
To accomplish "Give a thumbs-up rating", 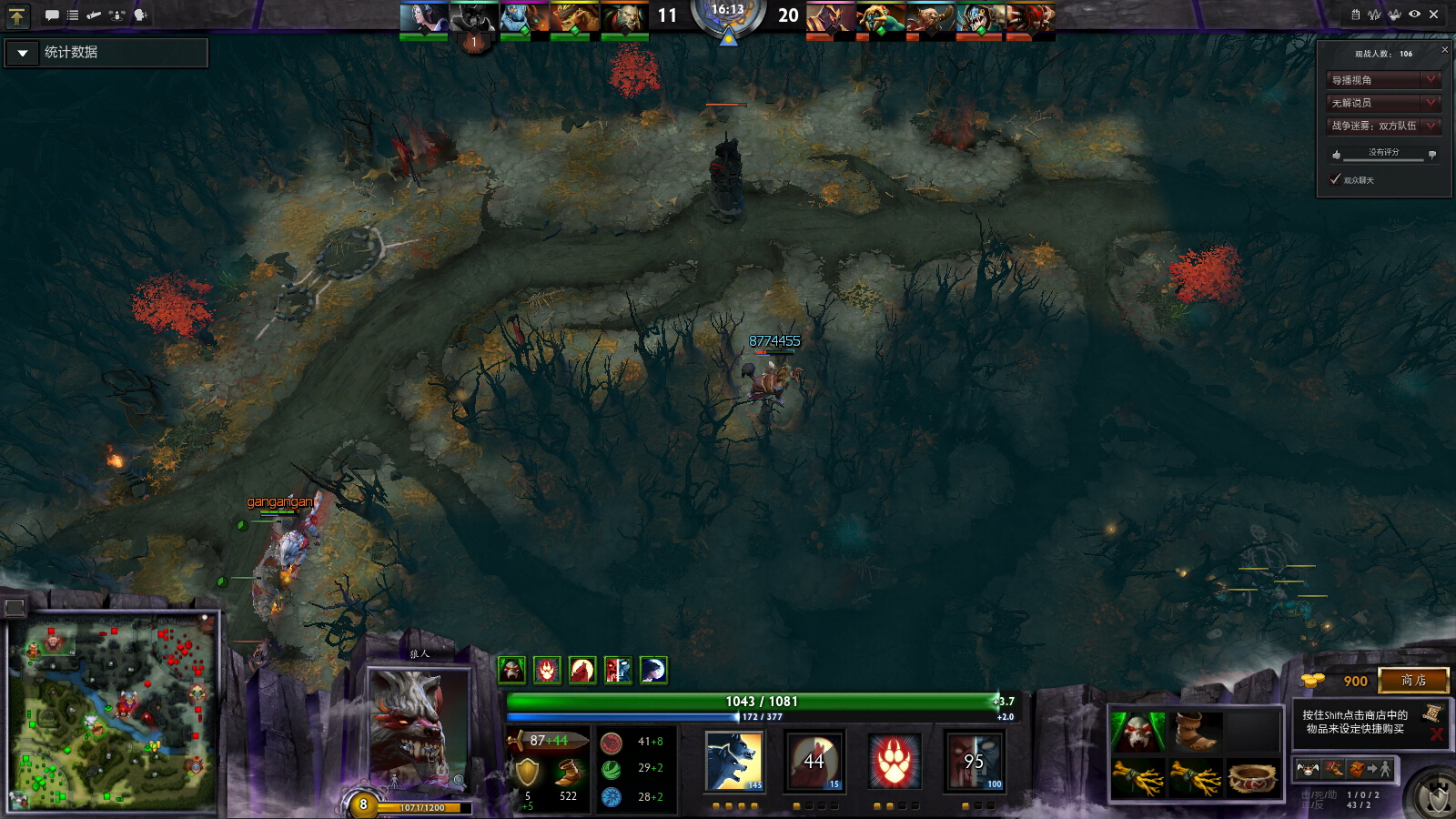I will tap(1336, 155).
